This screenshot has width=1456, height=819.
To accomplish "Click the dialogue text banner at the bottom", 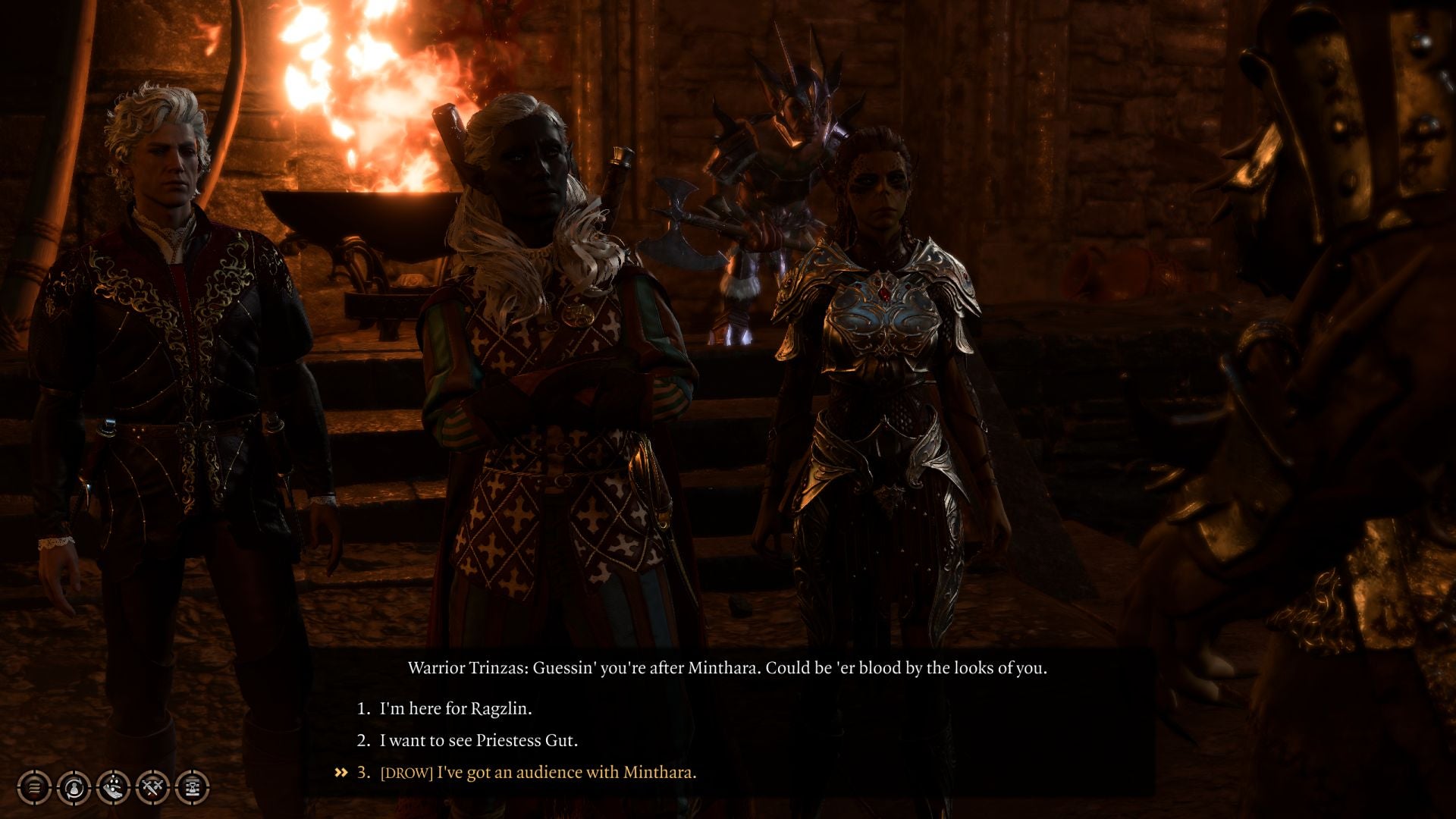I will [728, 669].
